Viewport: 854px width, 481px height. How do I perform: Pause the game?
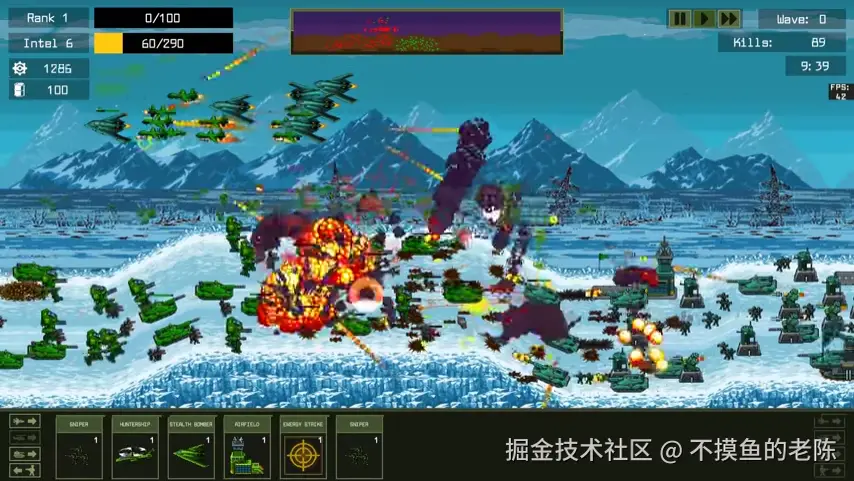tap(680, 18)
